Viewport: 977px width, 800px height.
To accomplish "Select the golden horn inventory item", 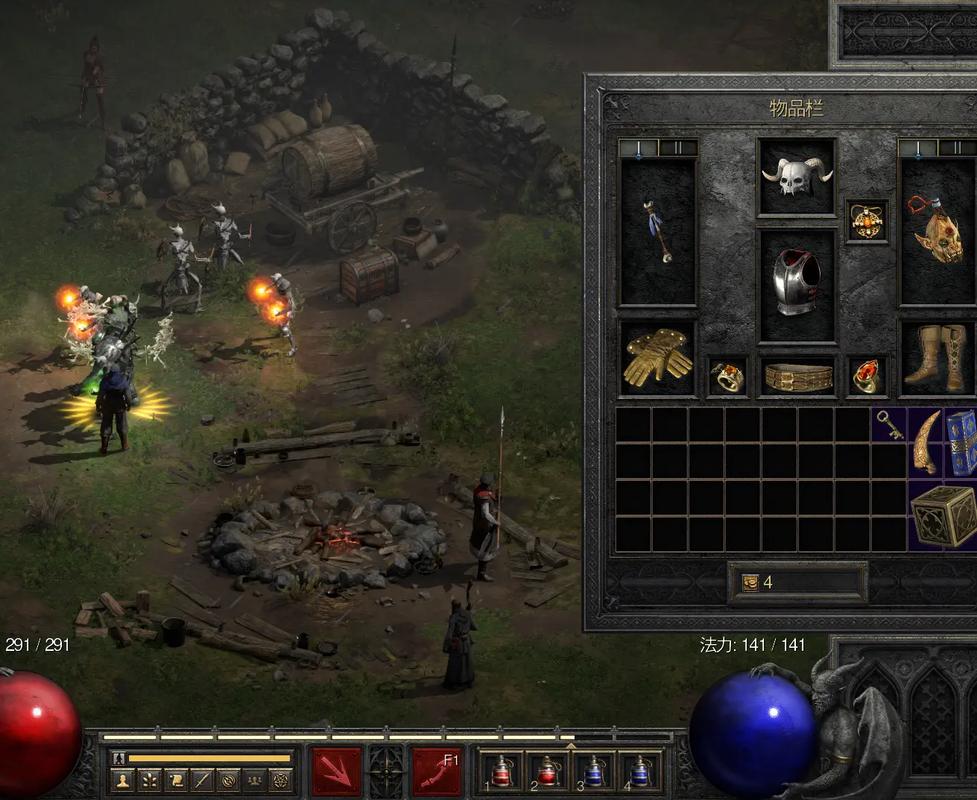I will pos(926,441).
